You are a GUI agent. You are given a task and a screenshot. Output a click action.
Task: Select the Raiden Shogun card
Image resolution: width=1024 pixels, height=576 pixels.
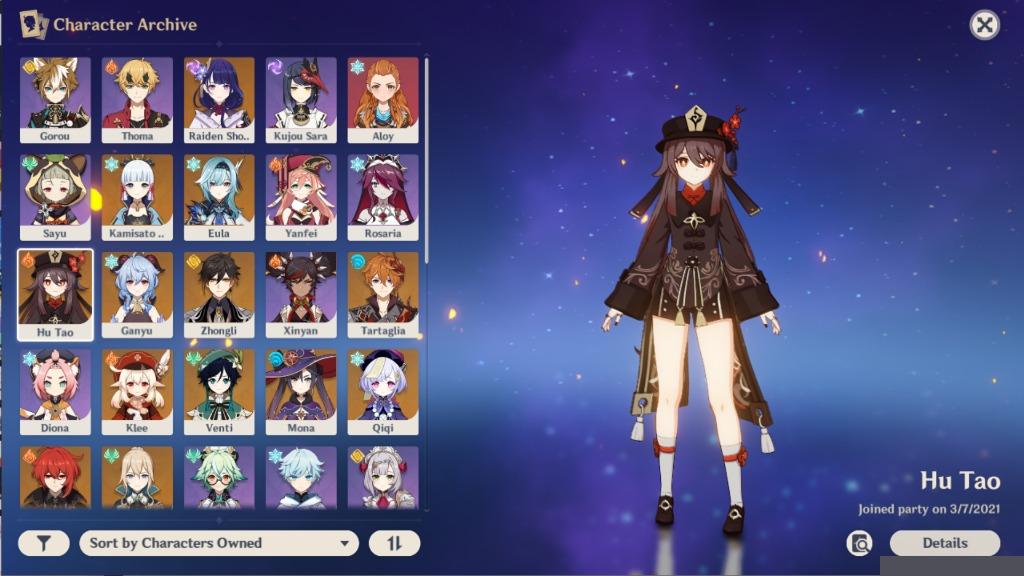[x=219, y=99]
